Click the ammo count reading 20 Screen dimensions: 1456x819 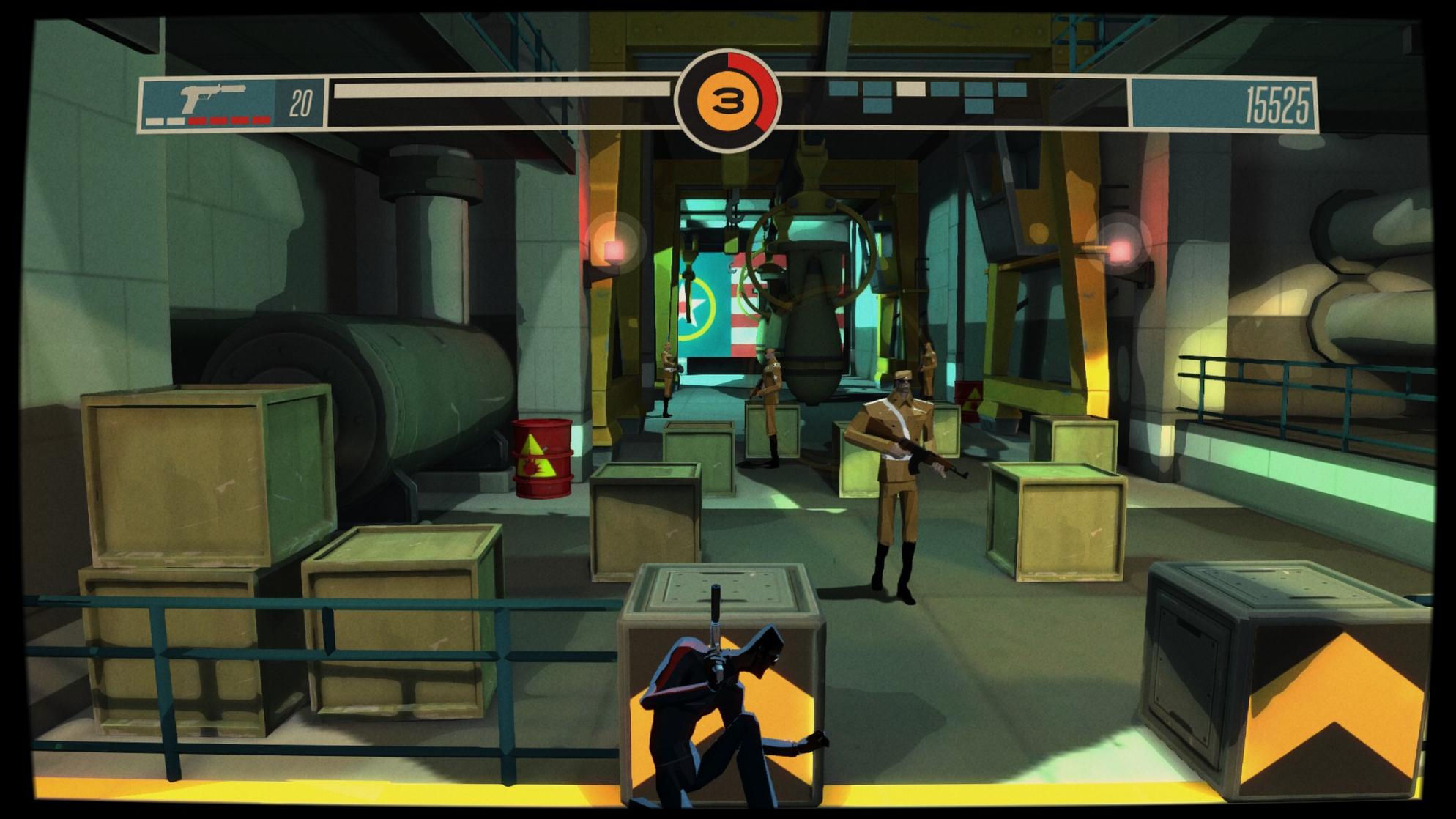pos(301,103)
